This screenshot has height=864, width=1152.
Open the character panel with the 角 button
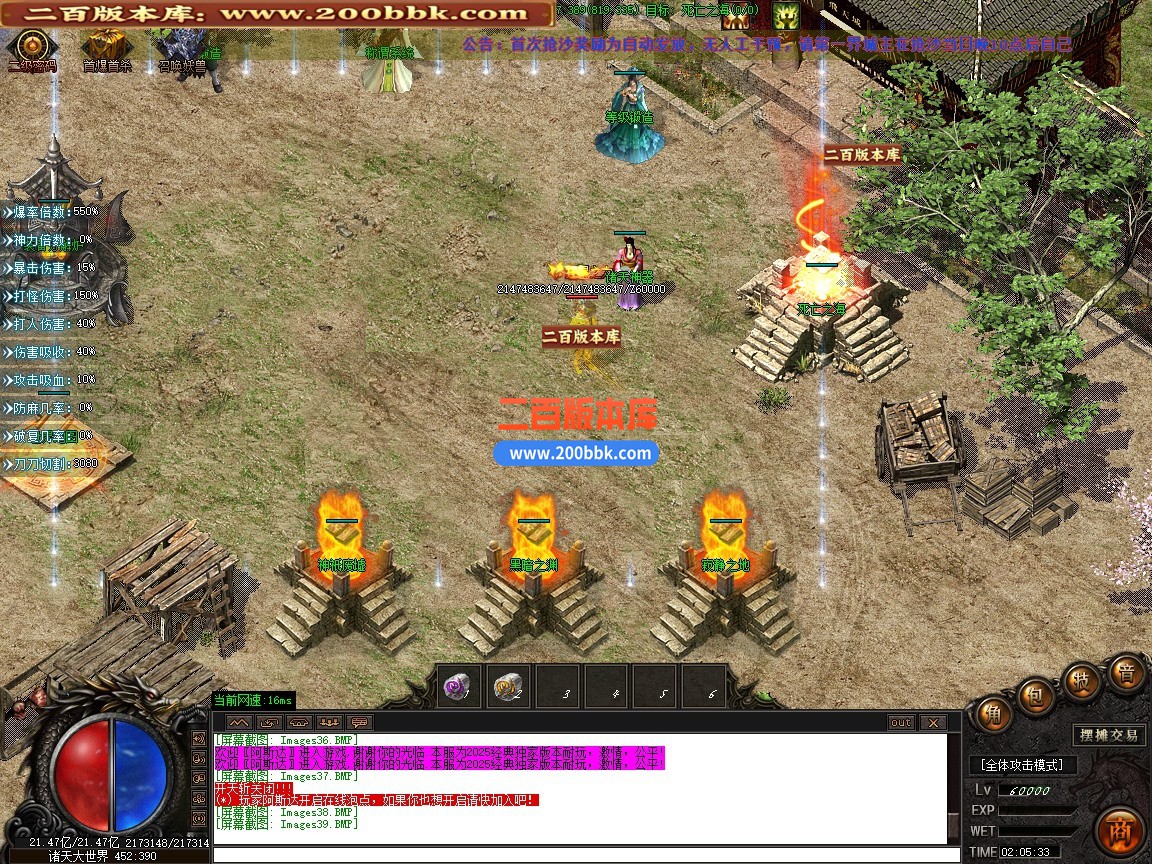pyautogui.click(x=992, y=713)
